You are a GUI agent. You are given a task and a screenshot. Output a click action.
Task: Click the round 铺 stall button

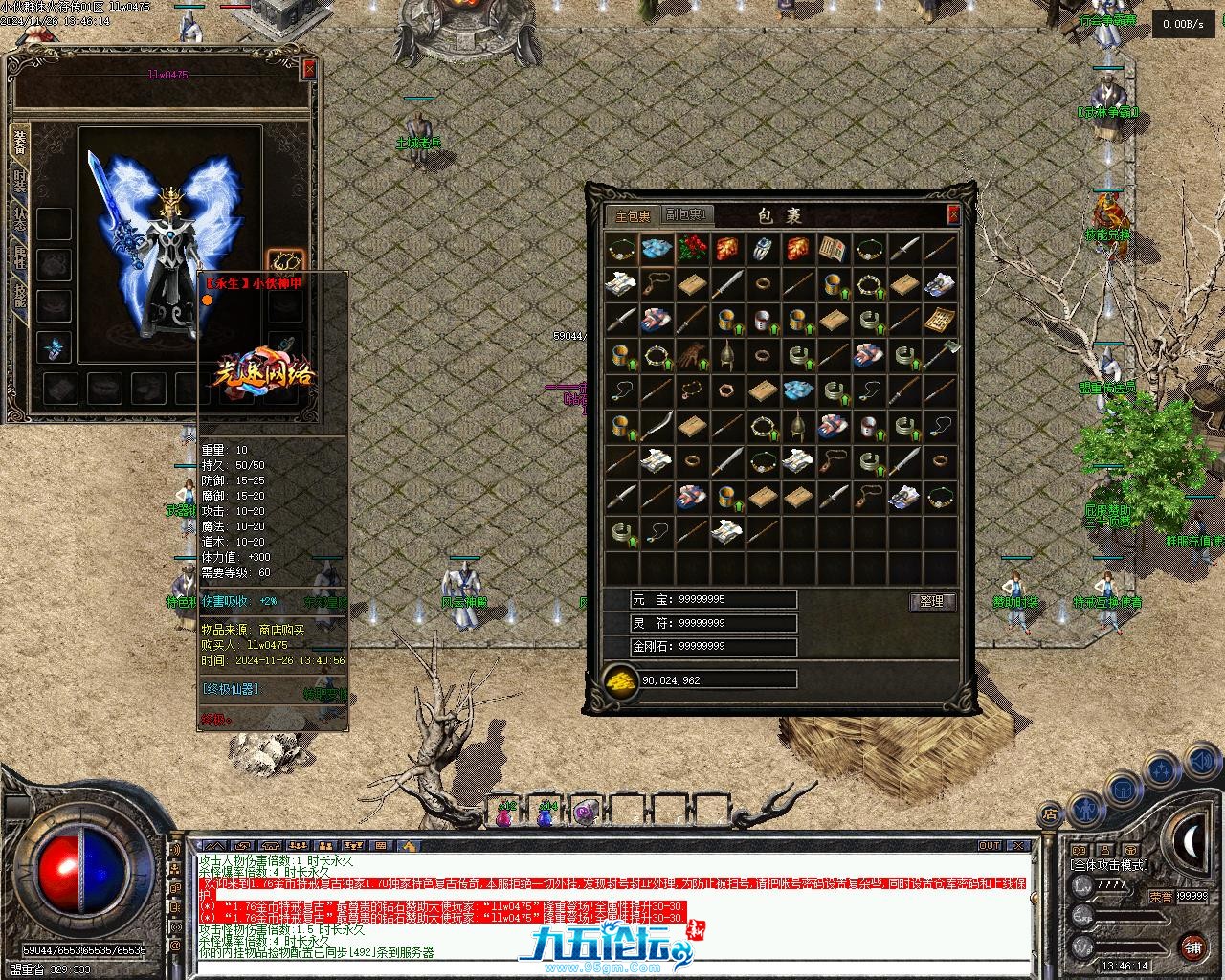click(x=1192, y=947)
